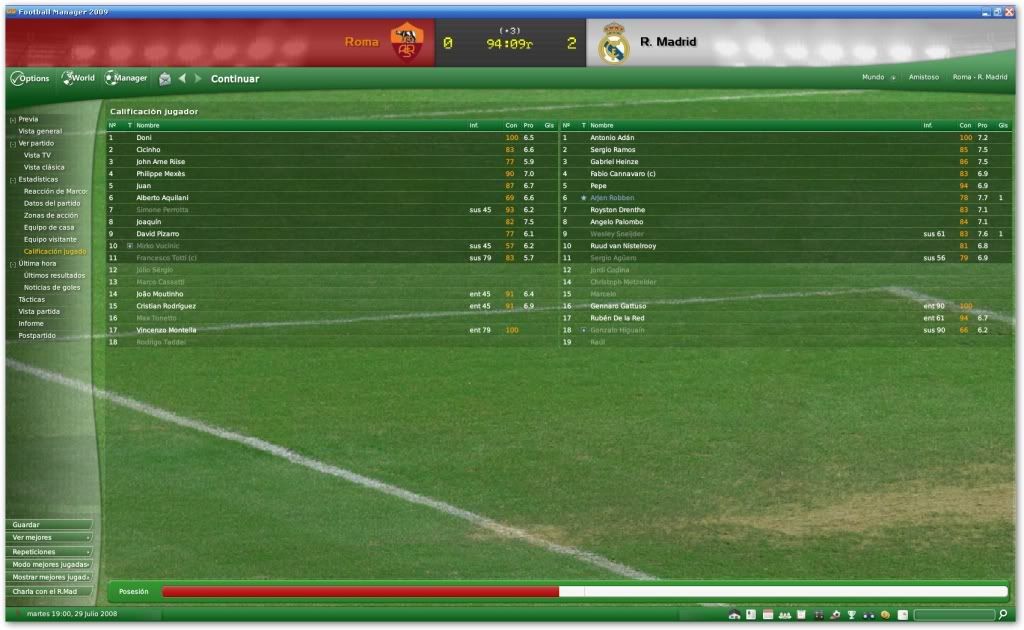Show Datos del partido statistics
The height and width of the screenshot is (630, 1024).
coord(52,203)
